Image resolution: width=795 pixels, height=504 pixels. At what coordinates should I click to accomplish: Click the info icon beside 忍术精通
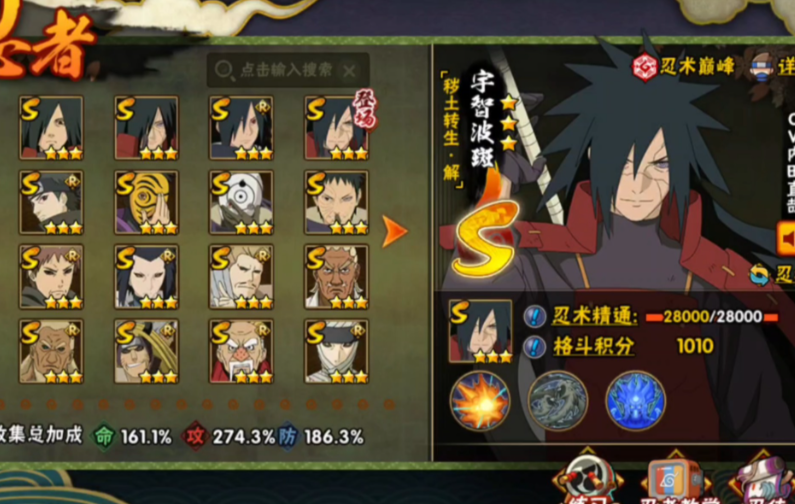pyautogui.click(x=535, y=317)
